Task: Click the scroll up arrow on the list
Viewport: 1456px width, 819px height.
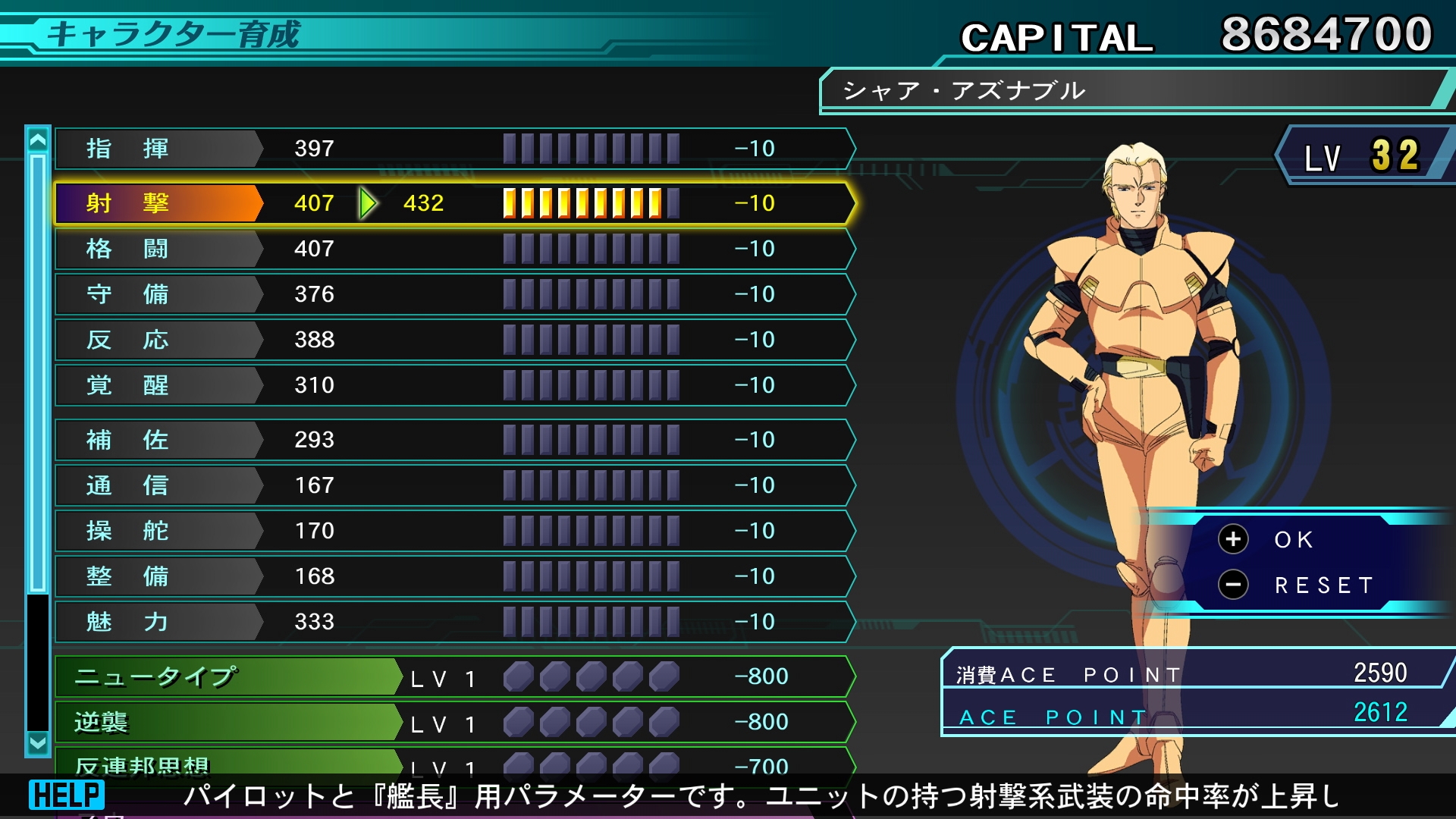Action: pos(37,140)
